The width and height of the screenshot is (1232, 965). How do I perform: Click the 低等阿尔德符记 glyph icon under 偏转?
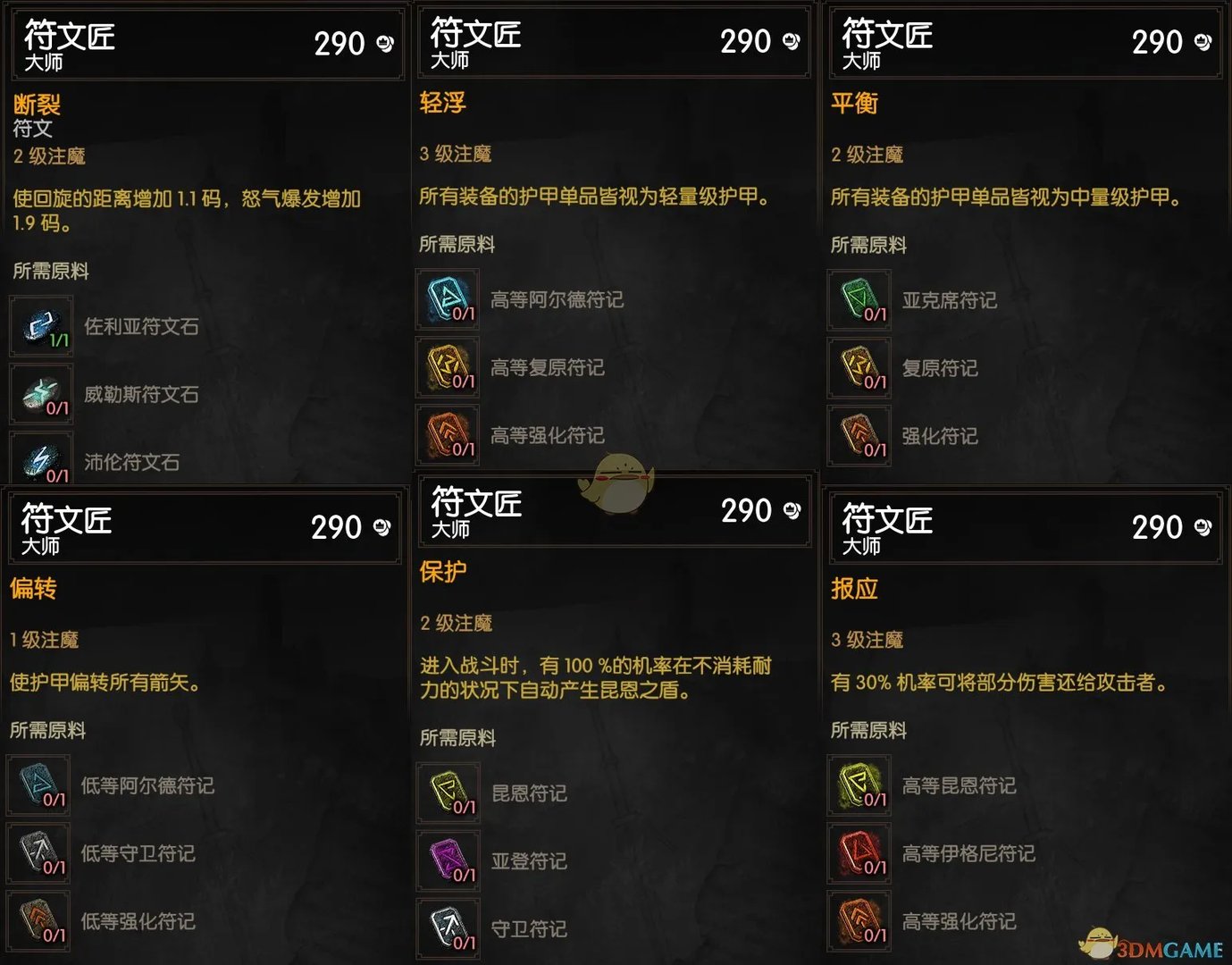(38, 785)
